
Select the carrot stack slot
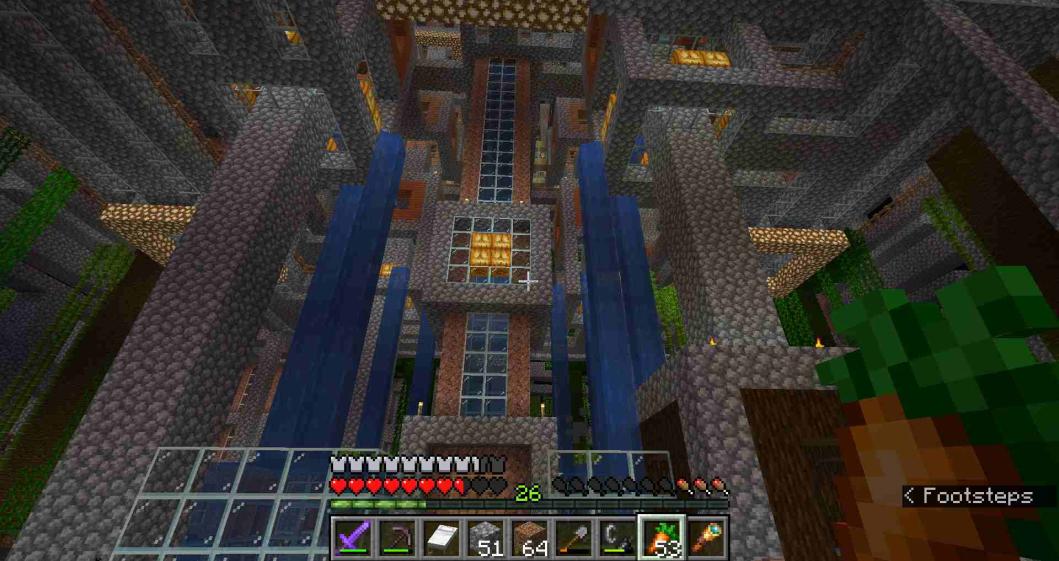(661, 538)
